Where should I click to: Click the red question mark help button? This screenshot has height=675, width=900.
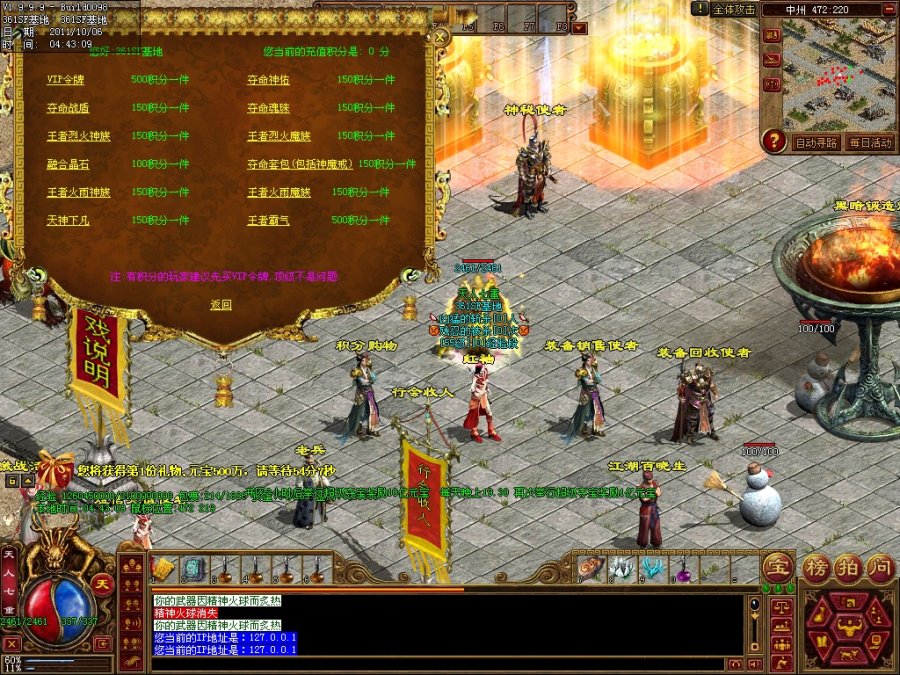point(773,142)
